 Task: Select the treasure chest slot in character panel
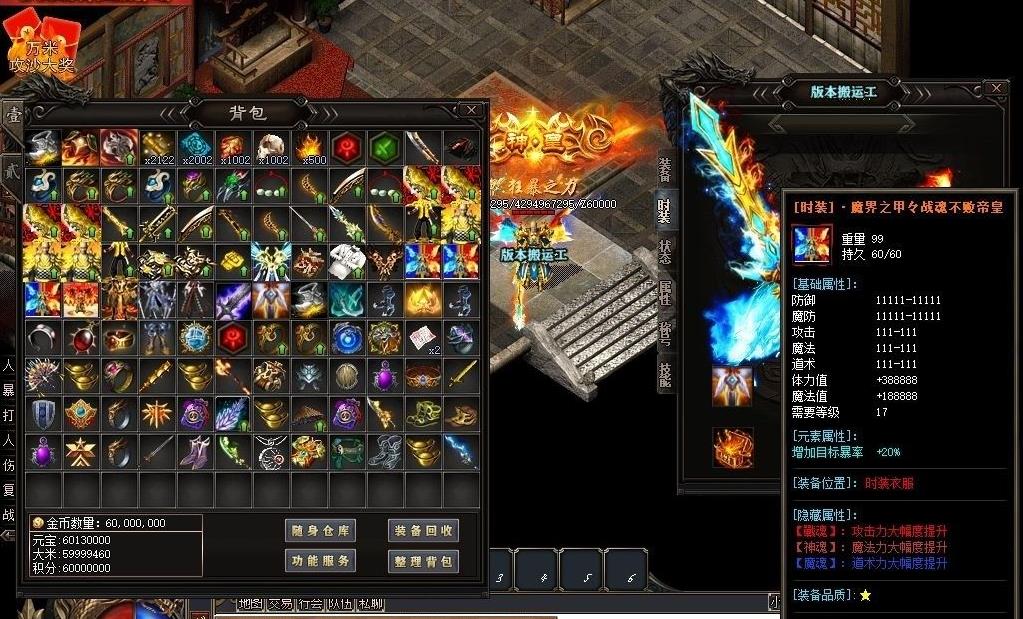point(732,448)
